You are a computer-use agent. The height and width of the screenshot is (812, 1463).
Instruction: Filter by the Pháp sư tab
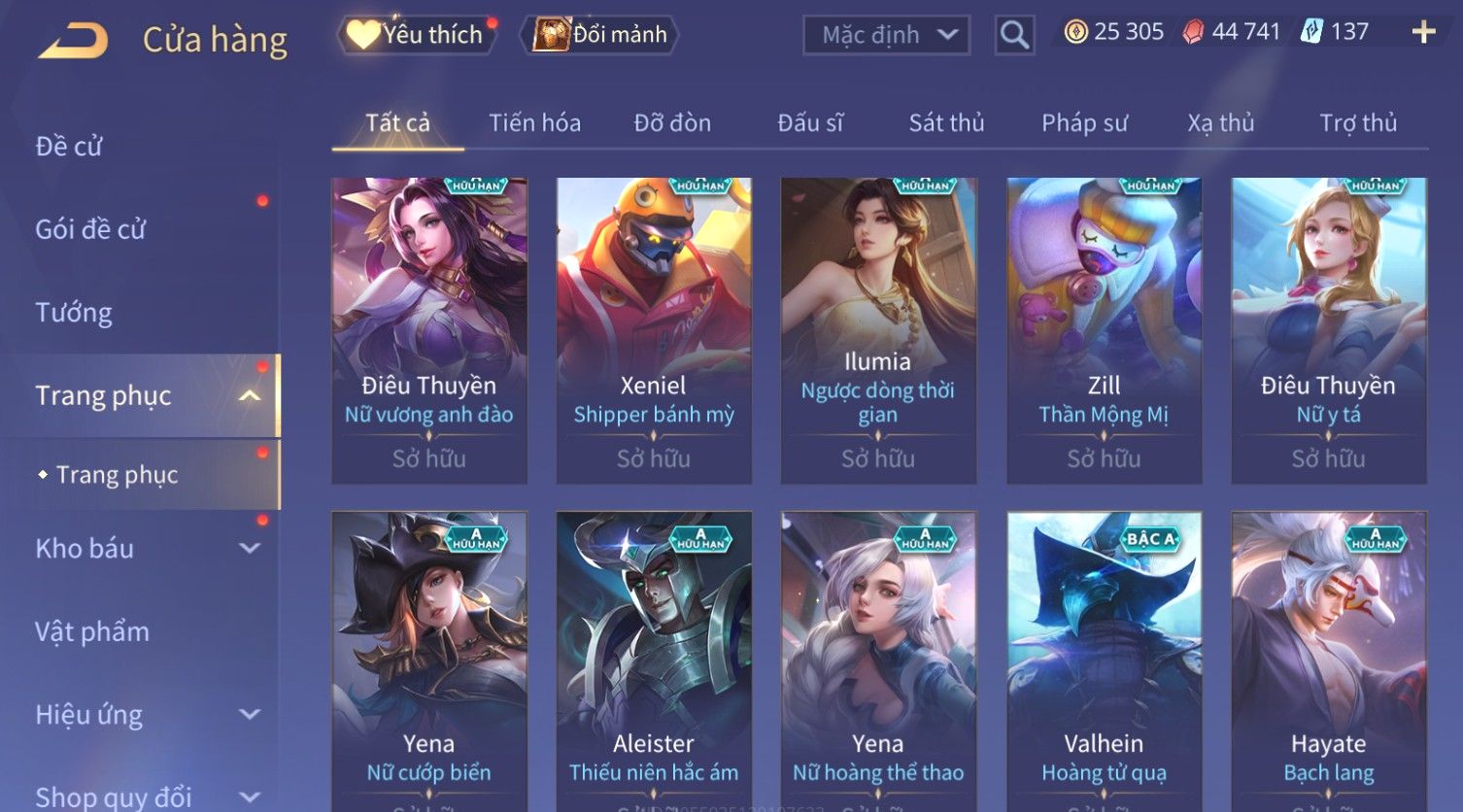coord(1084,123)
